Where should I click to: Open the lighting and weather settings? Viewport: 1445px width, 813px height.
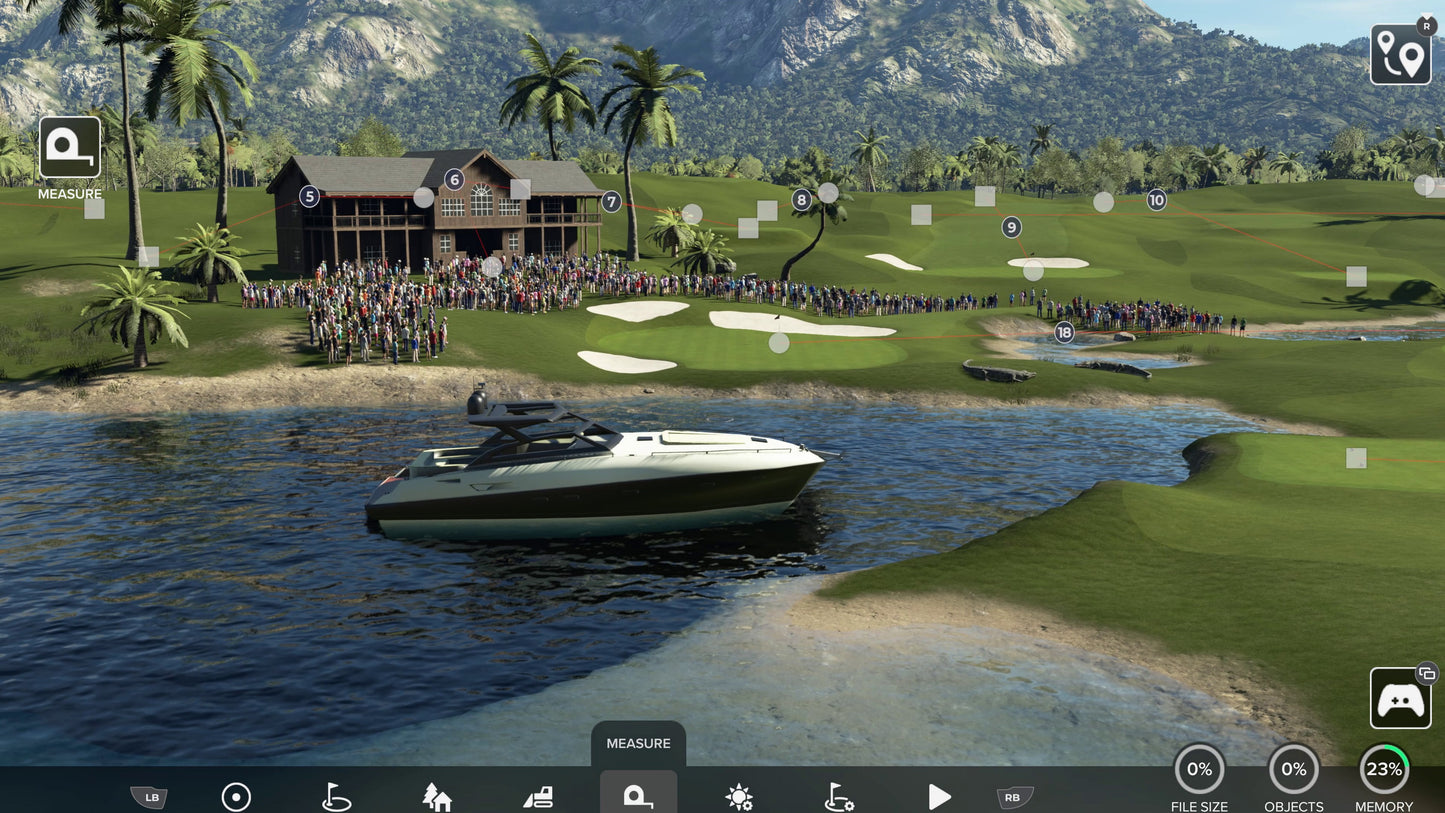[x=738, y=796]
